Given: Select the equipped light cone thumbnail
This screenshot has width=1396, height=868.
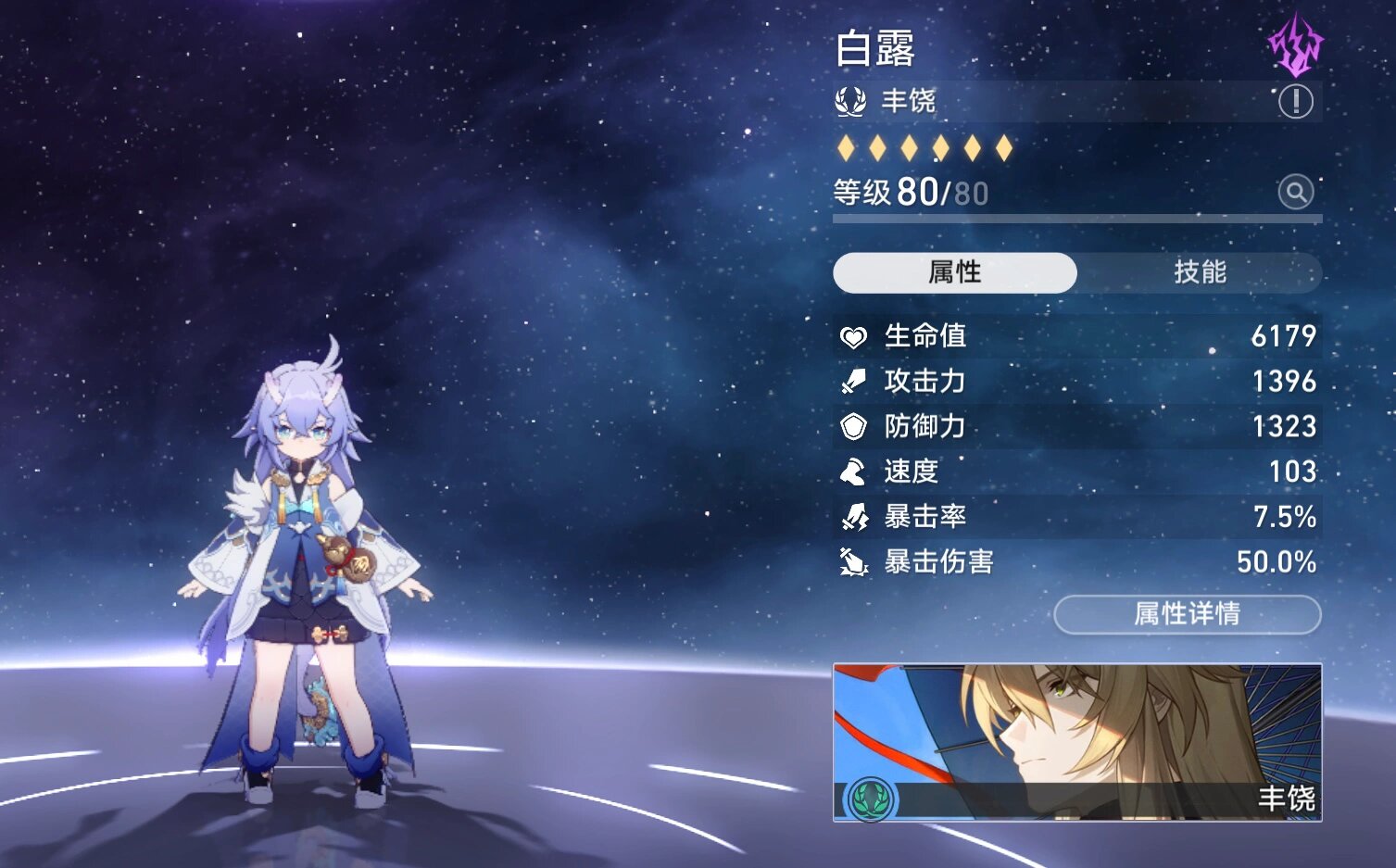Looking at the screenshot, I should [x=1075, y=741].
